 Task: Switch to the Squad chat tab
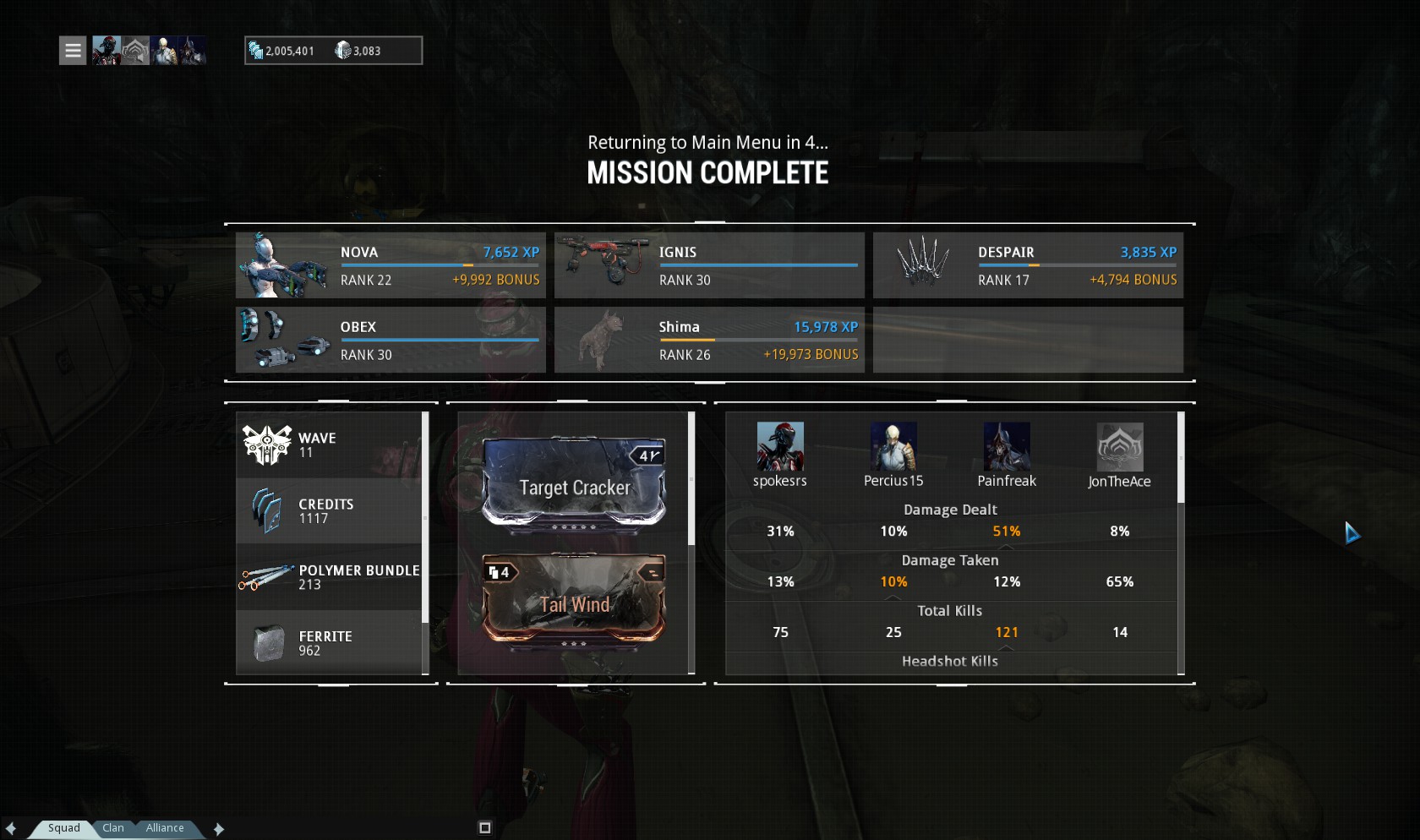(63, 828)
